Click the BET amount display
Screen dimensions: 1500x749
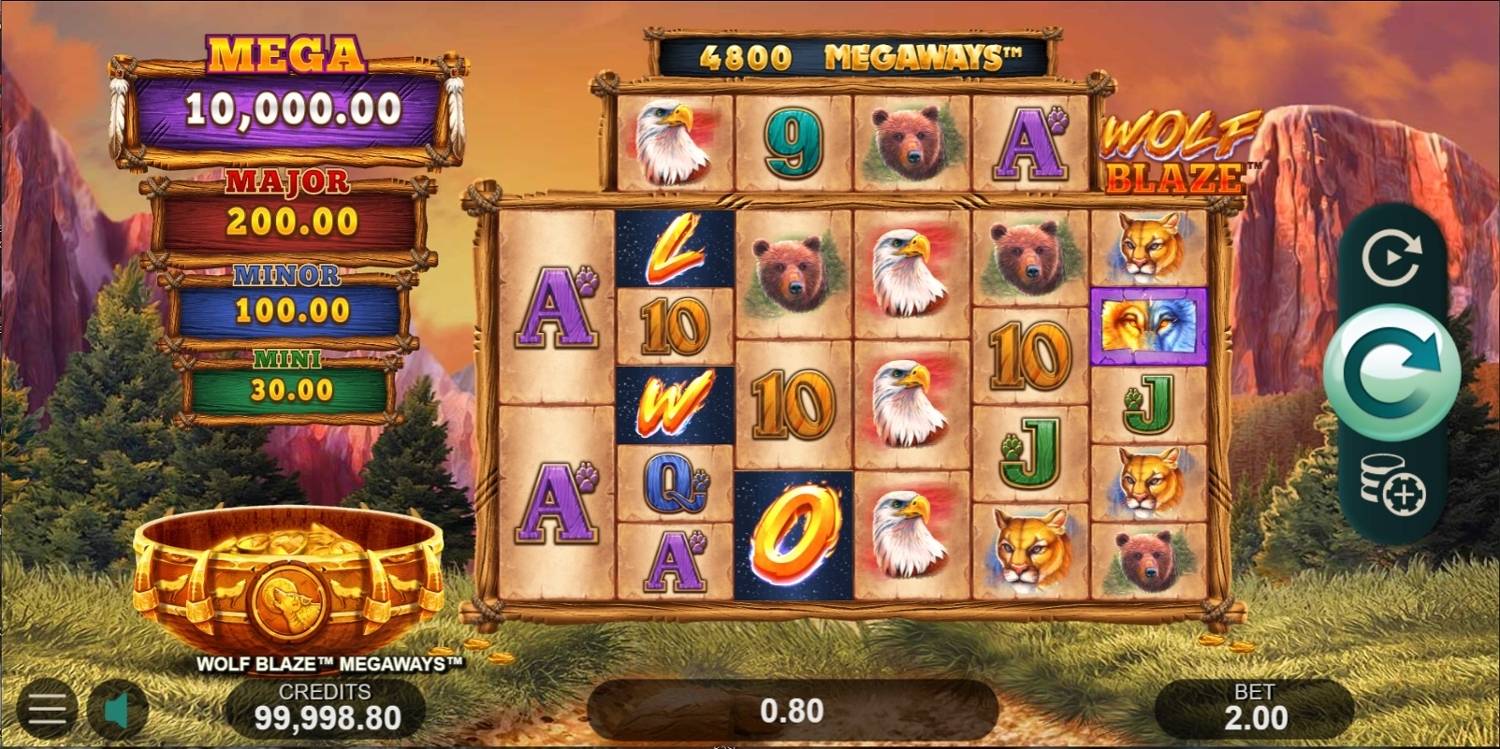pos(1256,709)
